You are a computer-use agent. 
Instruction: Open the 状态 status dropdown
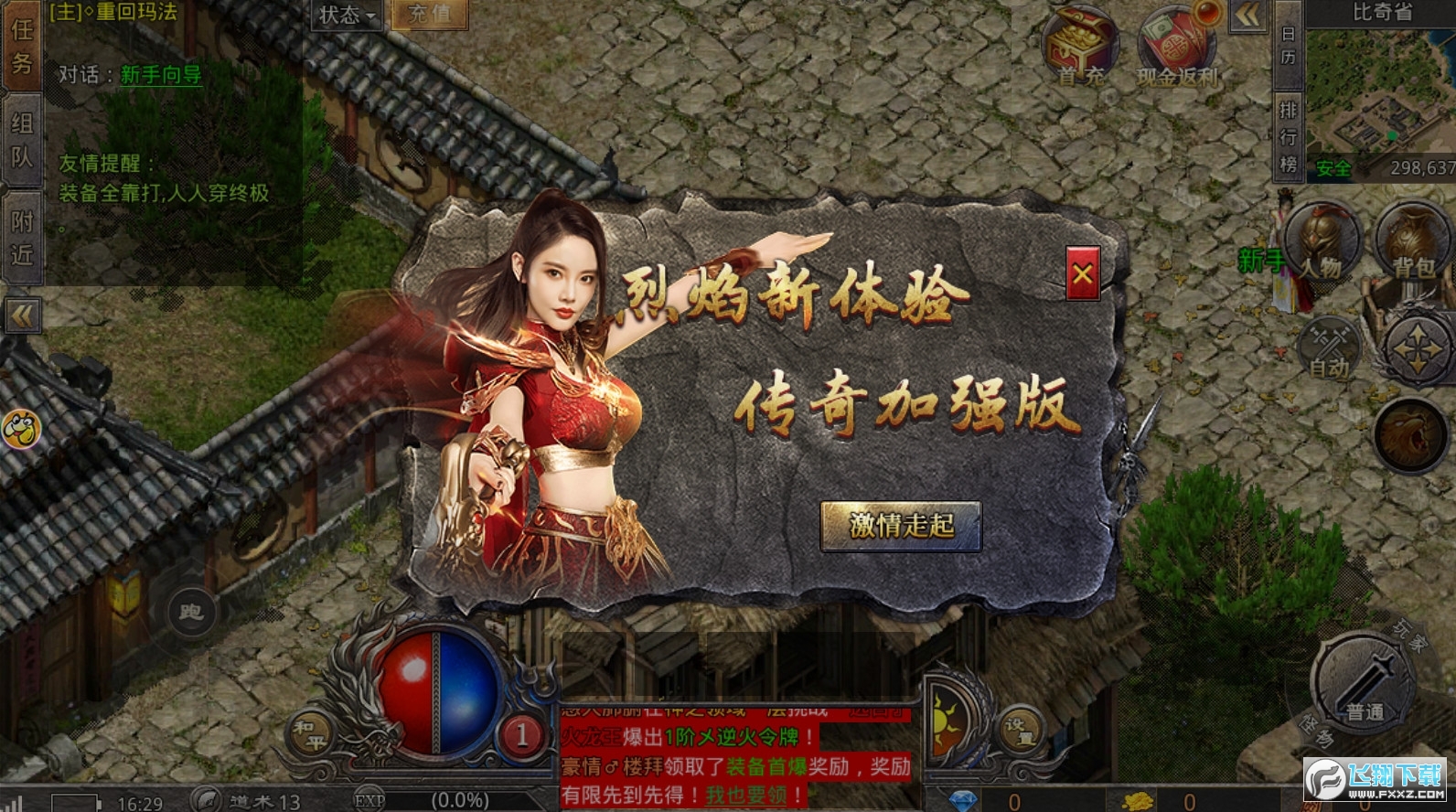pos(346,13)
